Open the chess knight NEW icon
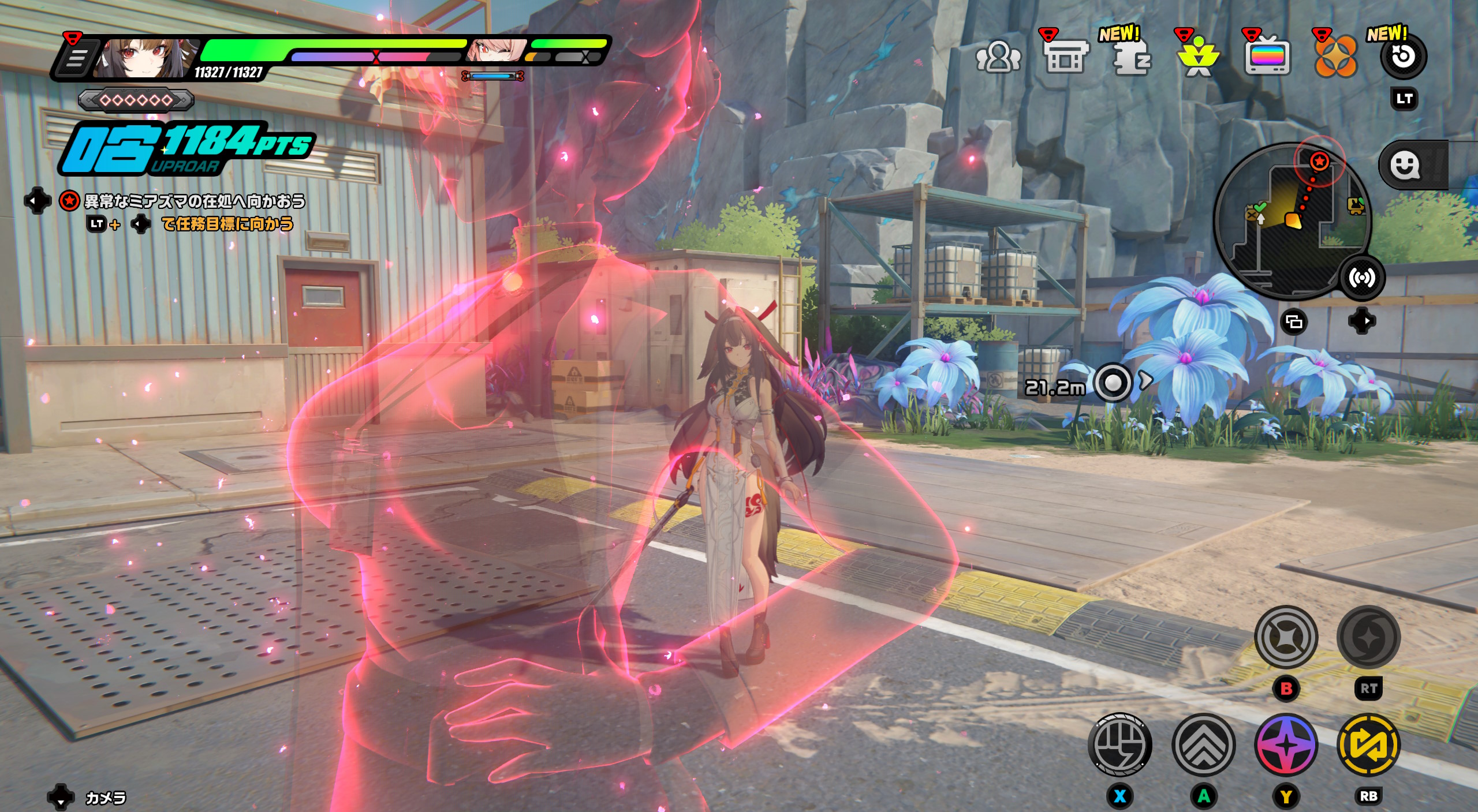 (x=1131, y=58)
